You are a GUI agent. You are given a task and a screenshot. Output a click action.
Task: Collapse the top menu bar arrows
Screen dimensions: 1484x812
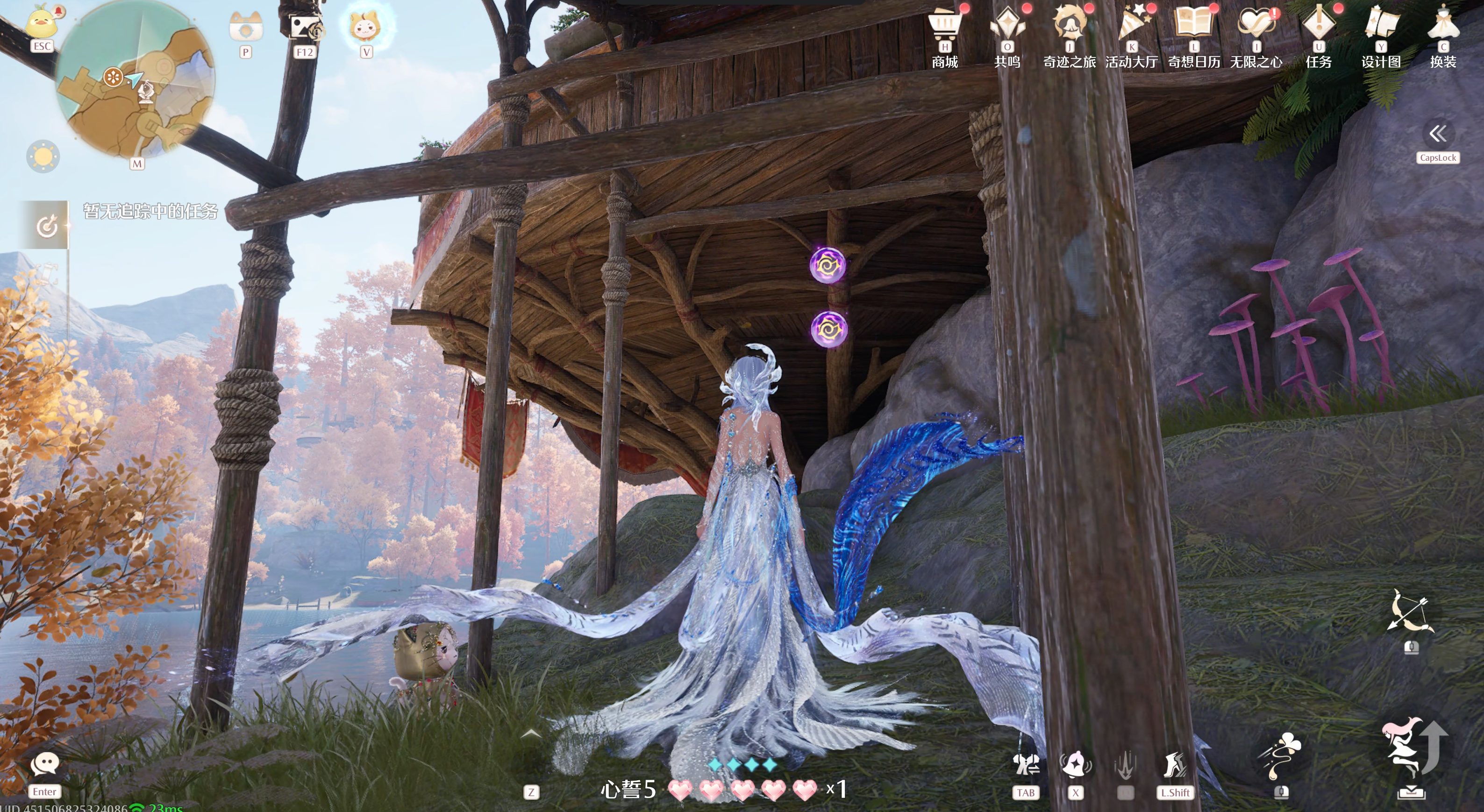[x=1438, y=134]
